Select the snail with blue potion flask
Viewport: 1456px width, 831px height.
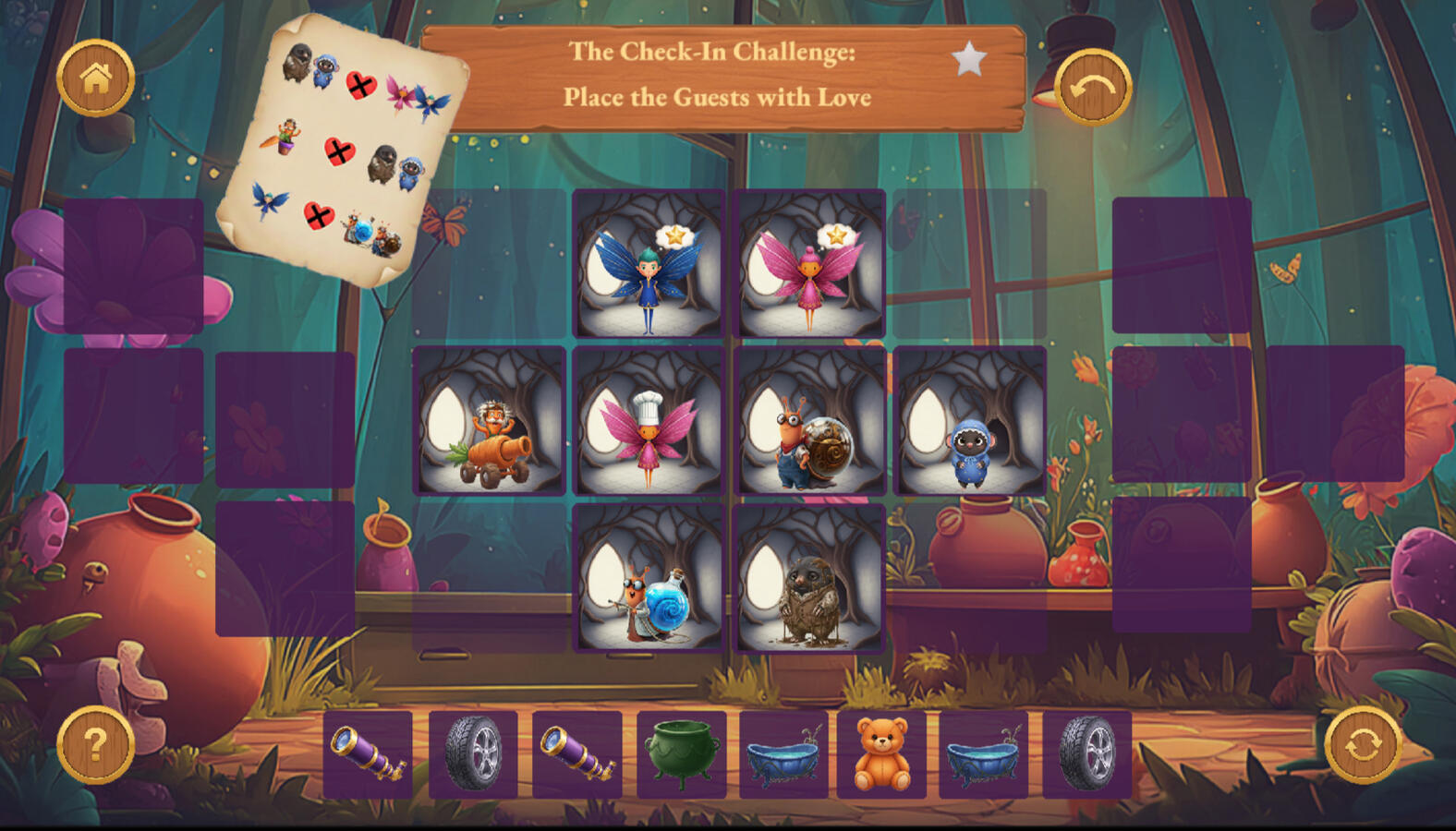[x=649, y=578]
